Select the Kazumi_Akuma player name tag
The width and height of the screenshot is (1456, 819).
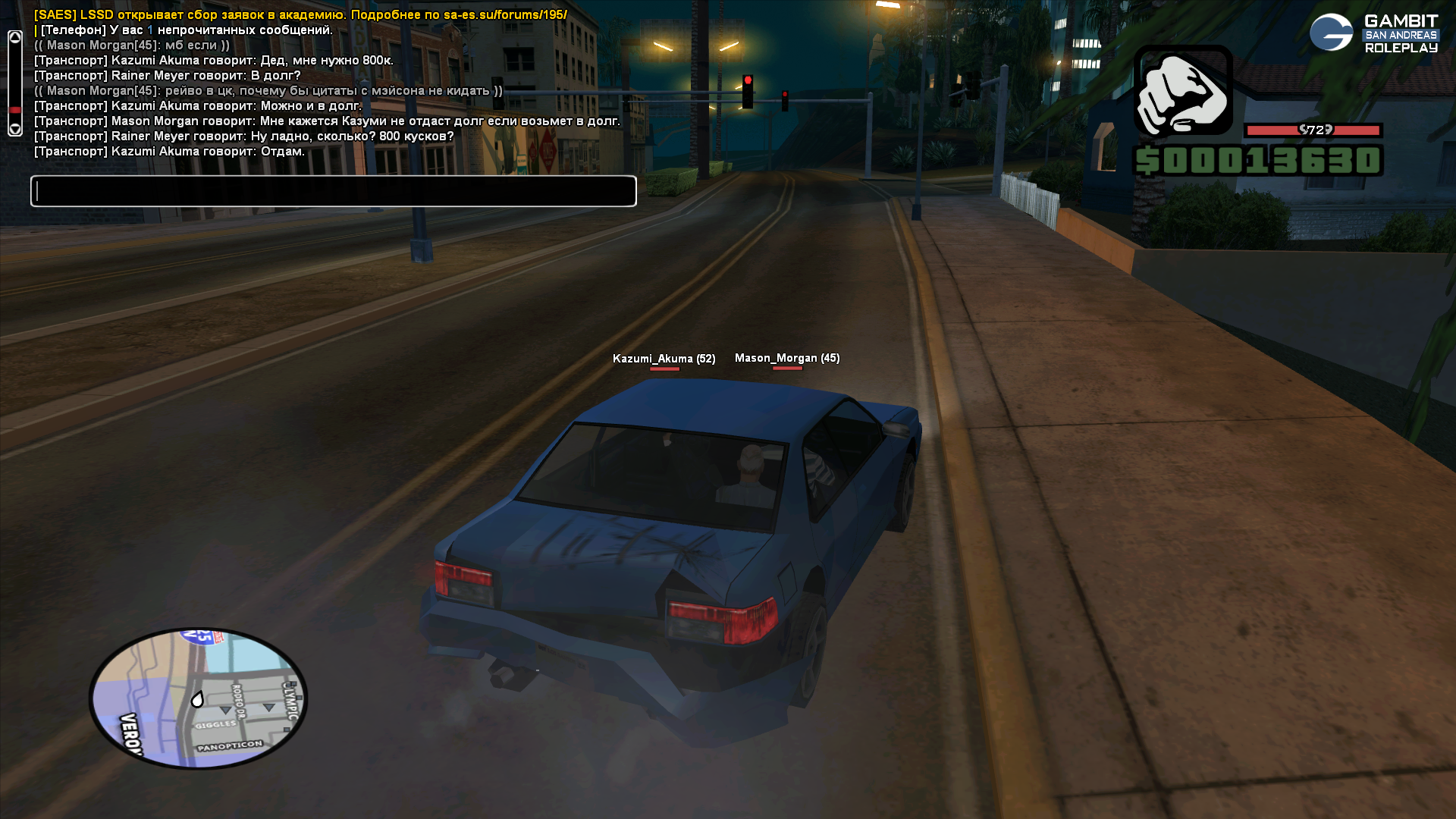point(664,359)
